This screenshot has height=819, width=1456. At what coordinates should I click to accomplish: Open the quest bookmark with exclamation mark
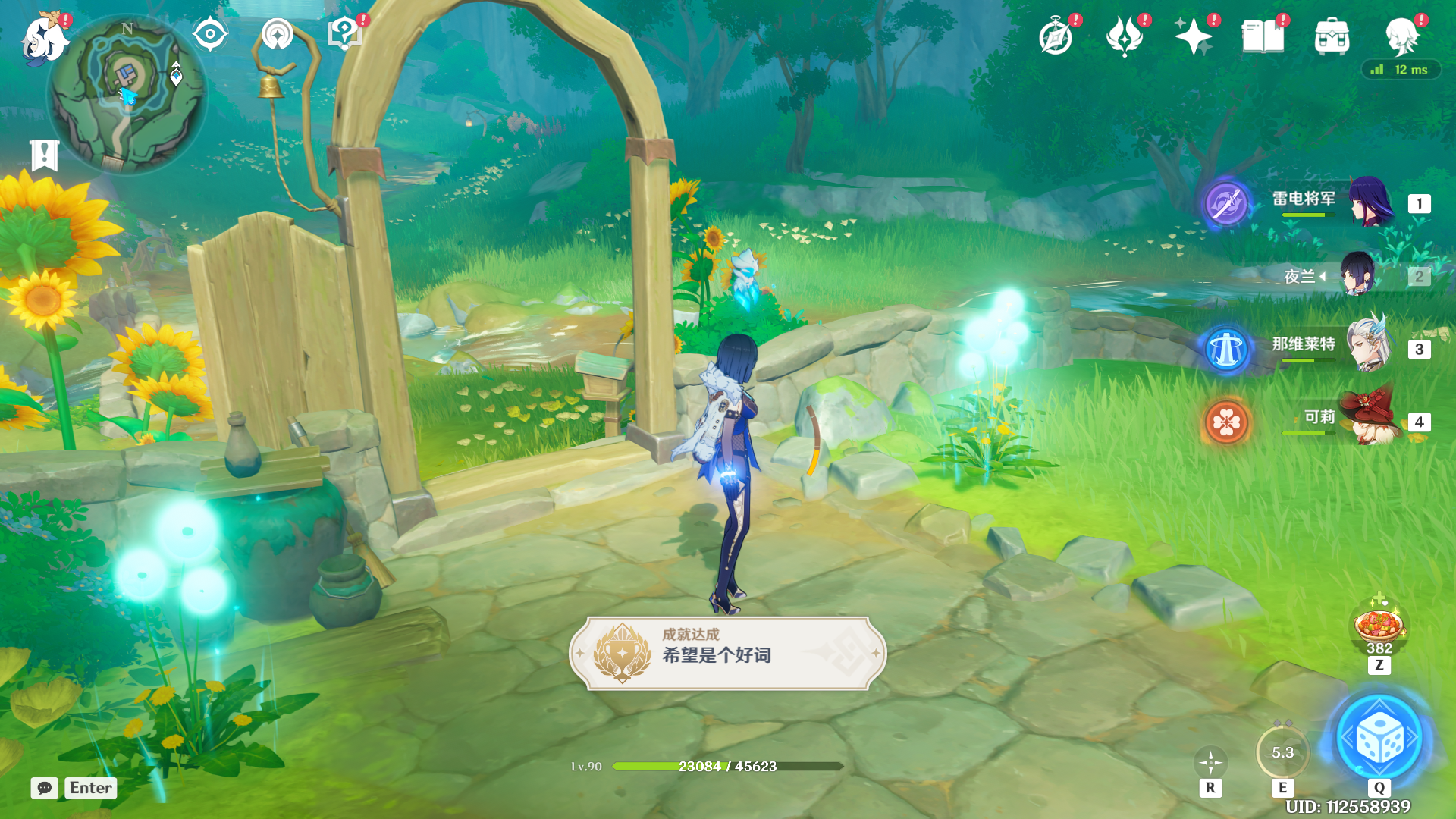pyautogui.click(x=44, y=155)
